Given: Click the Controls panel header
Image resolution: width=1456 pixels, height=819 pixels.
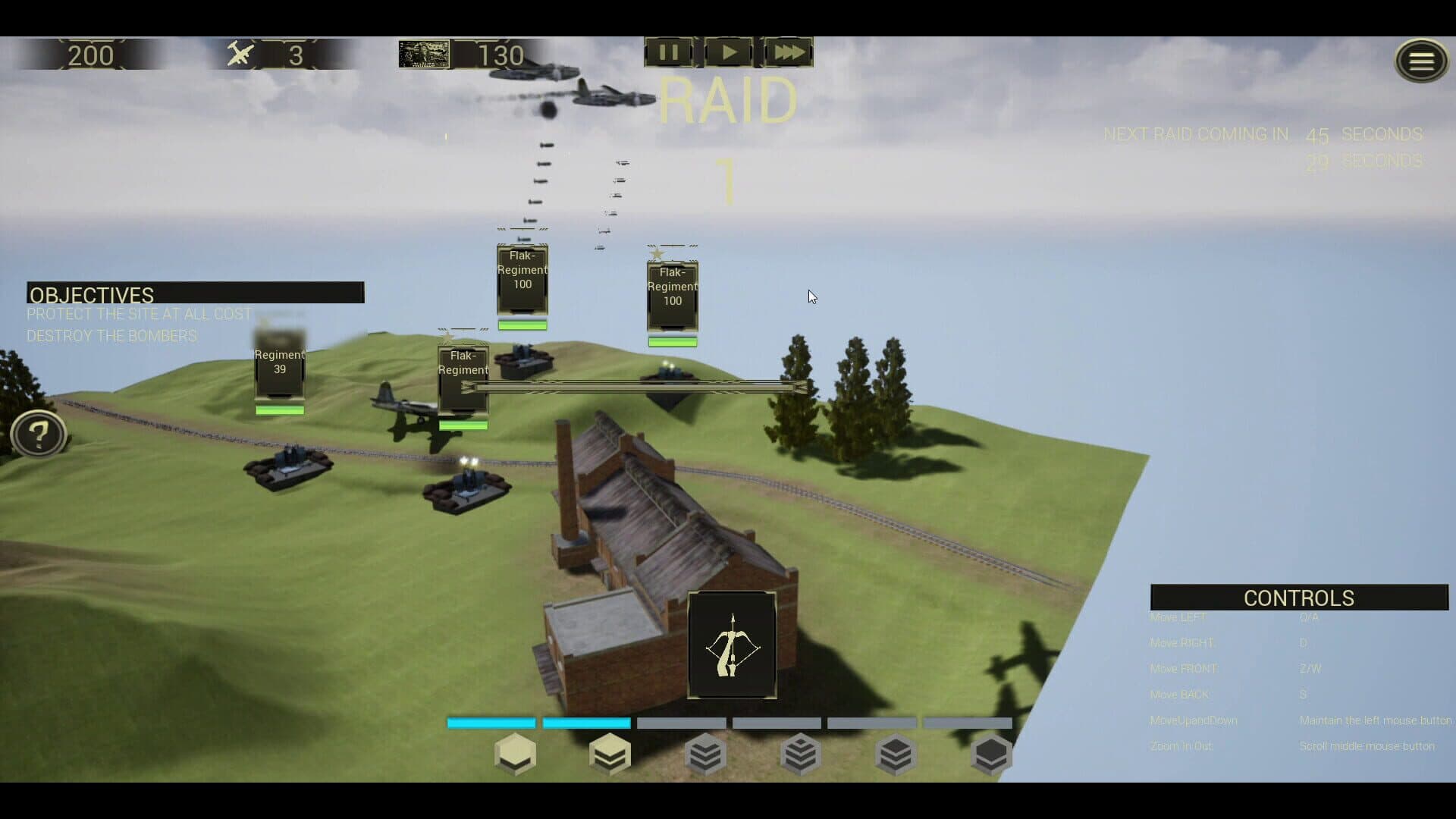Looking at the screenshot, I should (x=1298, y=598).
